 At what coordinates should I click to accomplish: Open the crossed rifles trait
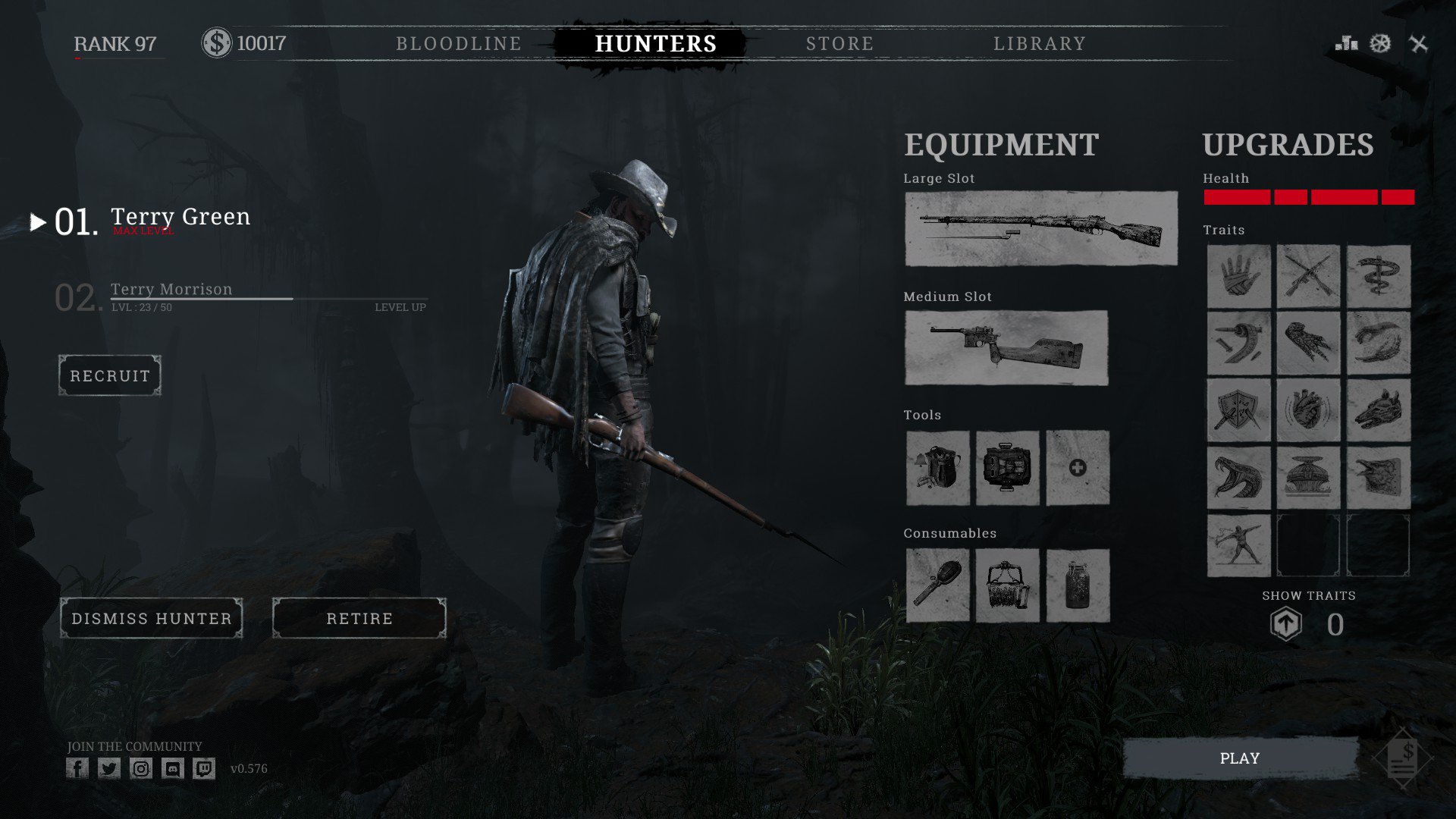[x=1308, y=275]
